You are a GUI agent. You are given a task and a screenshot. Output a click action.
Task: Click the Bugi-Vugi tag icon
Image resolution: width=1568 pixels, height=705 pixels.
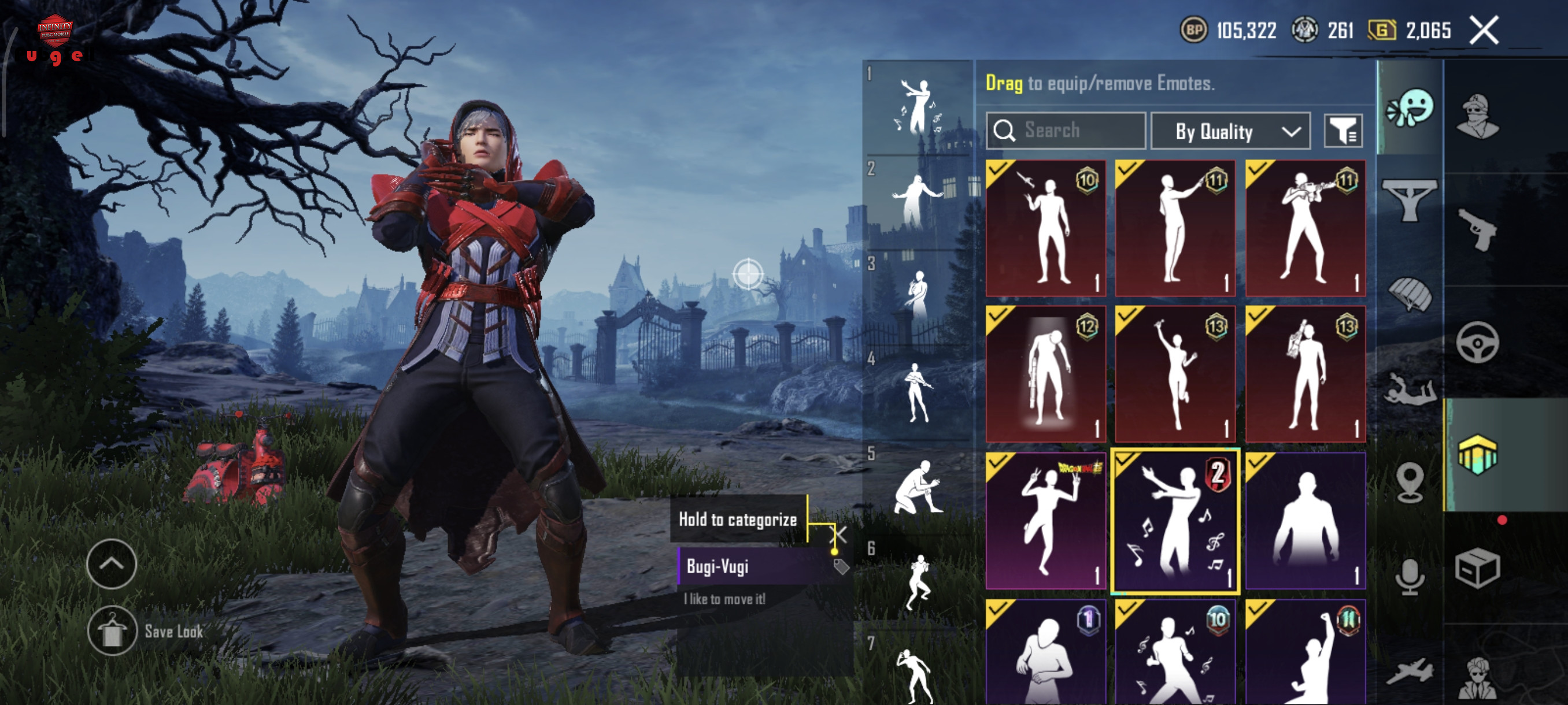[x=841, y=567]
